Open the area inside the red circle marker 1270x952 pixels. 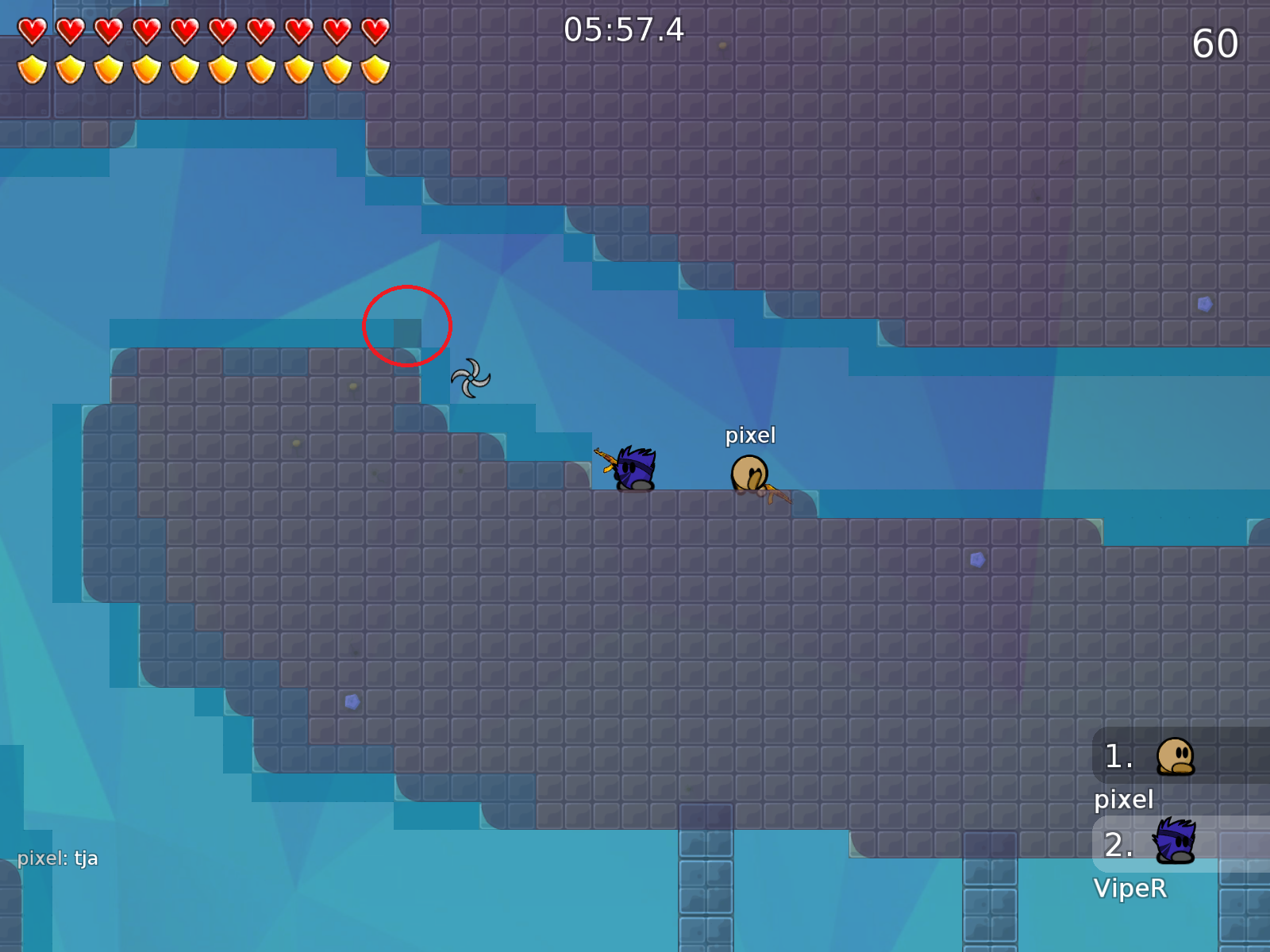click(x=406, y=326)
